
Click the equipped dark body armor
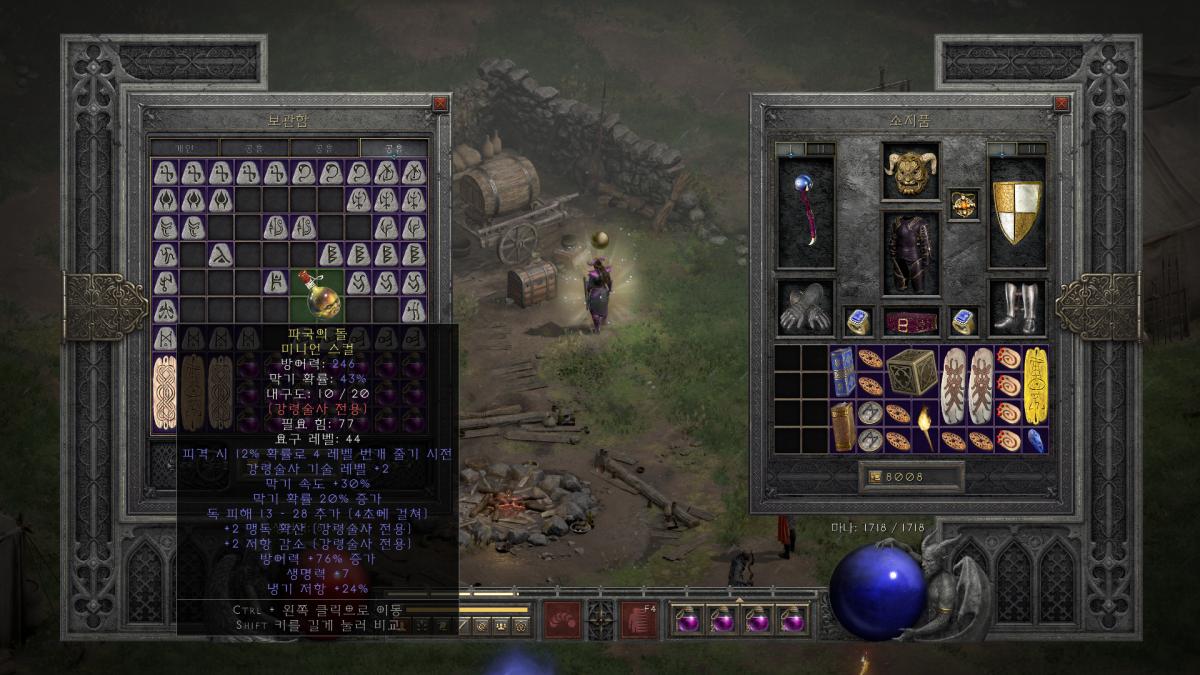click(x=910, y=252)
